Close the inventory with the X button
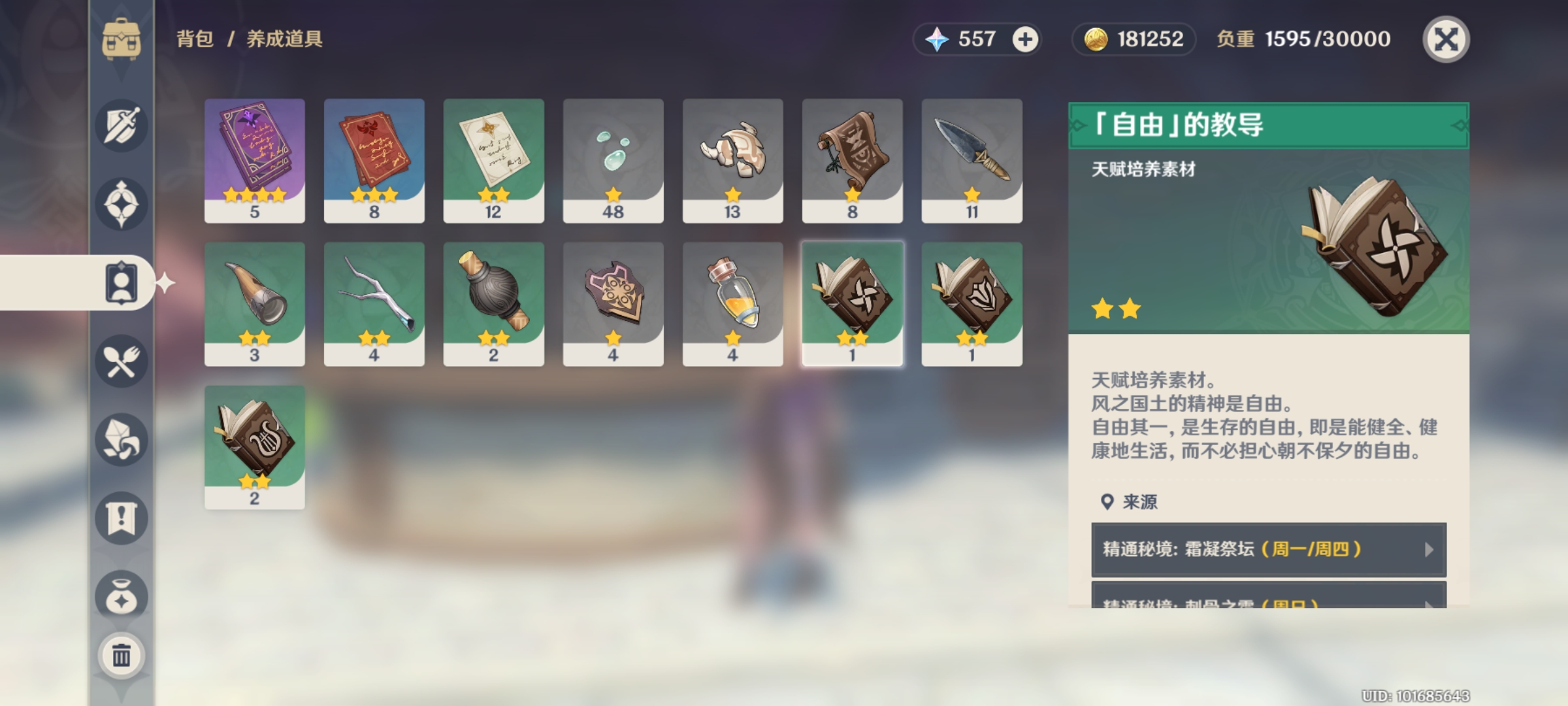Screen dimensions: 1568x706 (1445, 39)
